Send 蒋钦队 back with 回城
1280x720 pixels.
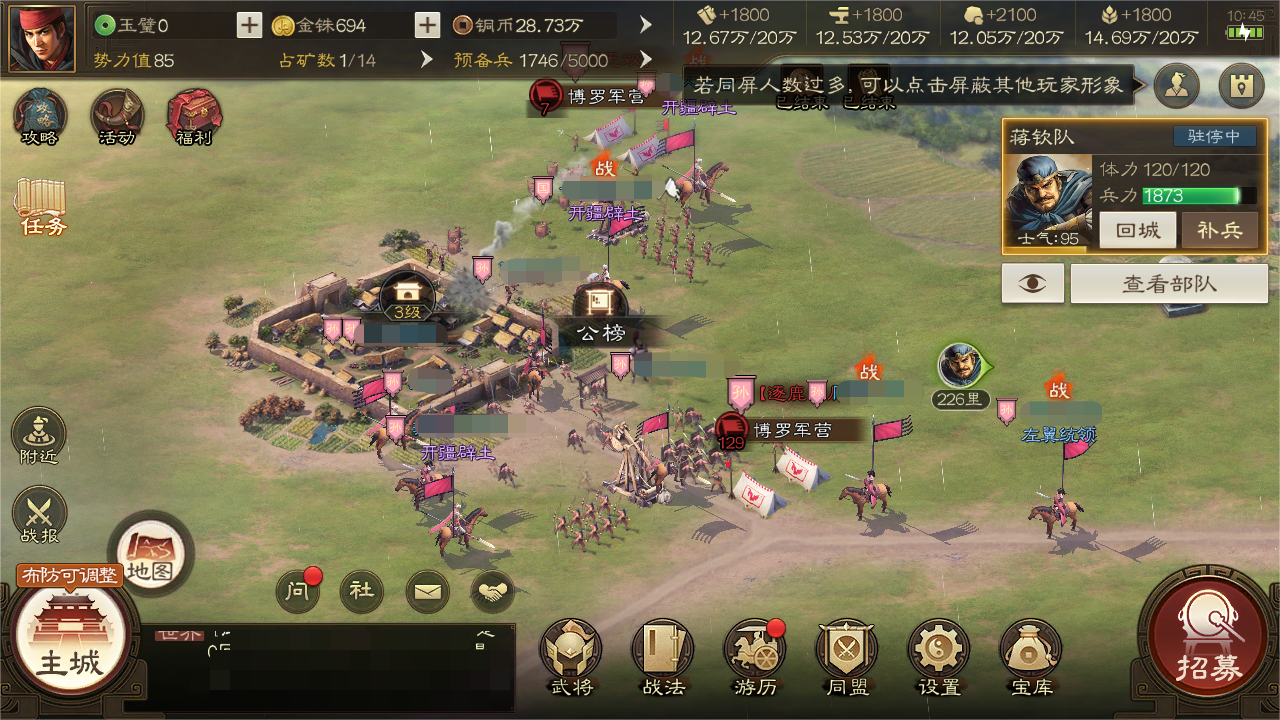coord(1137,230)
